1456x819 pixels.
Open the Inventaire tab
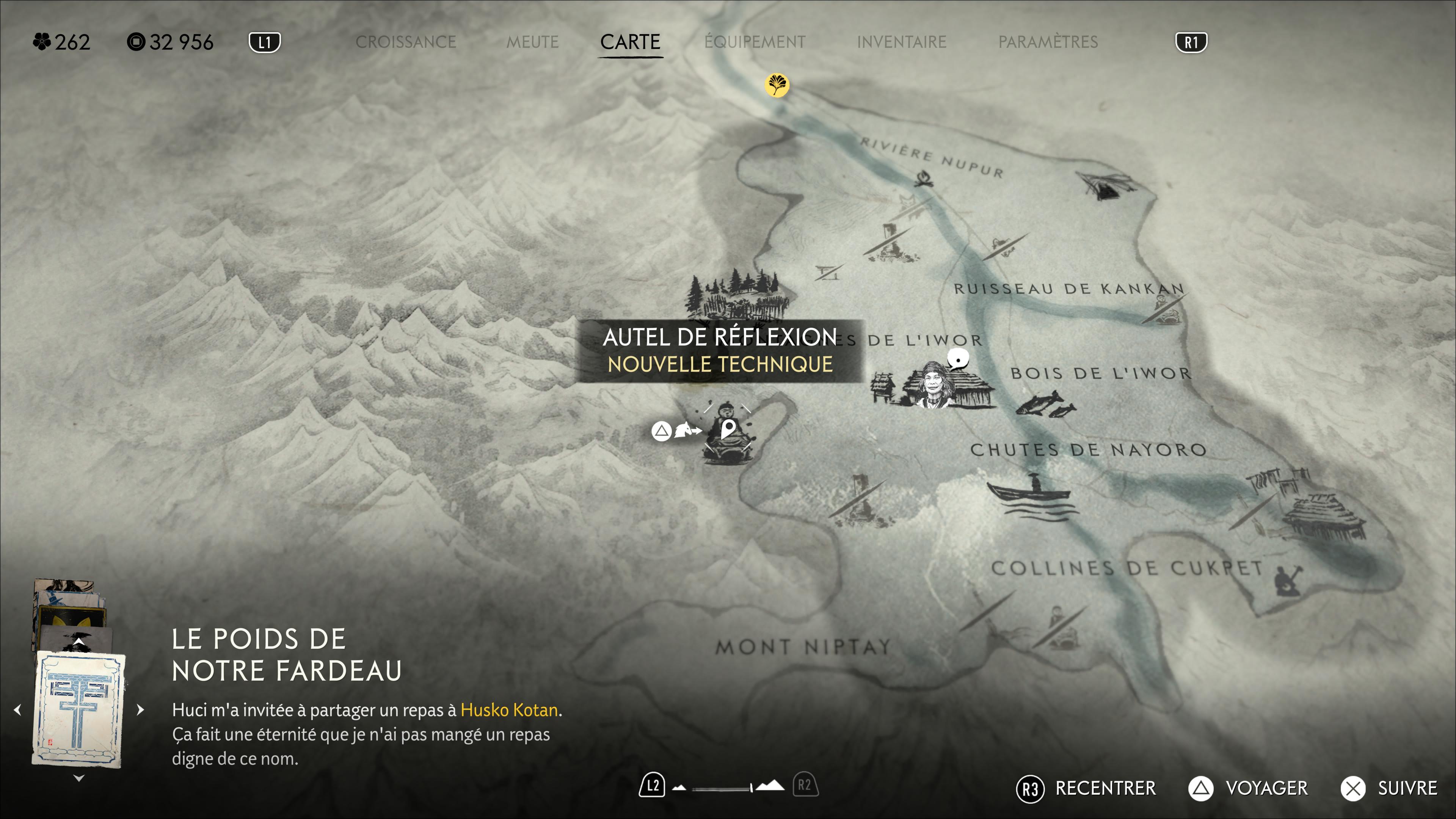901,42
